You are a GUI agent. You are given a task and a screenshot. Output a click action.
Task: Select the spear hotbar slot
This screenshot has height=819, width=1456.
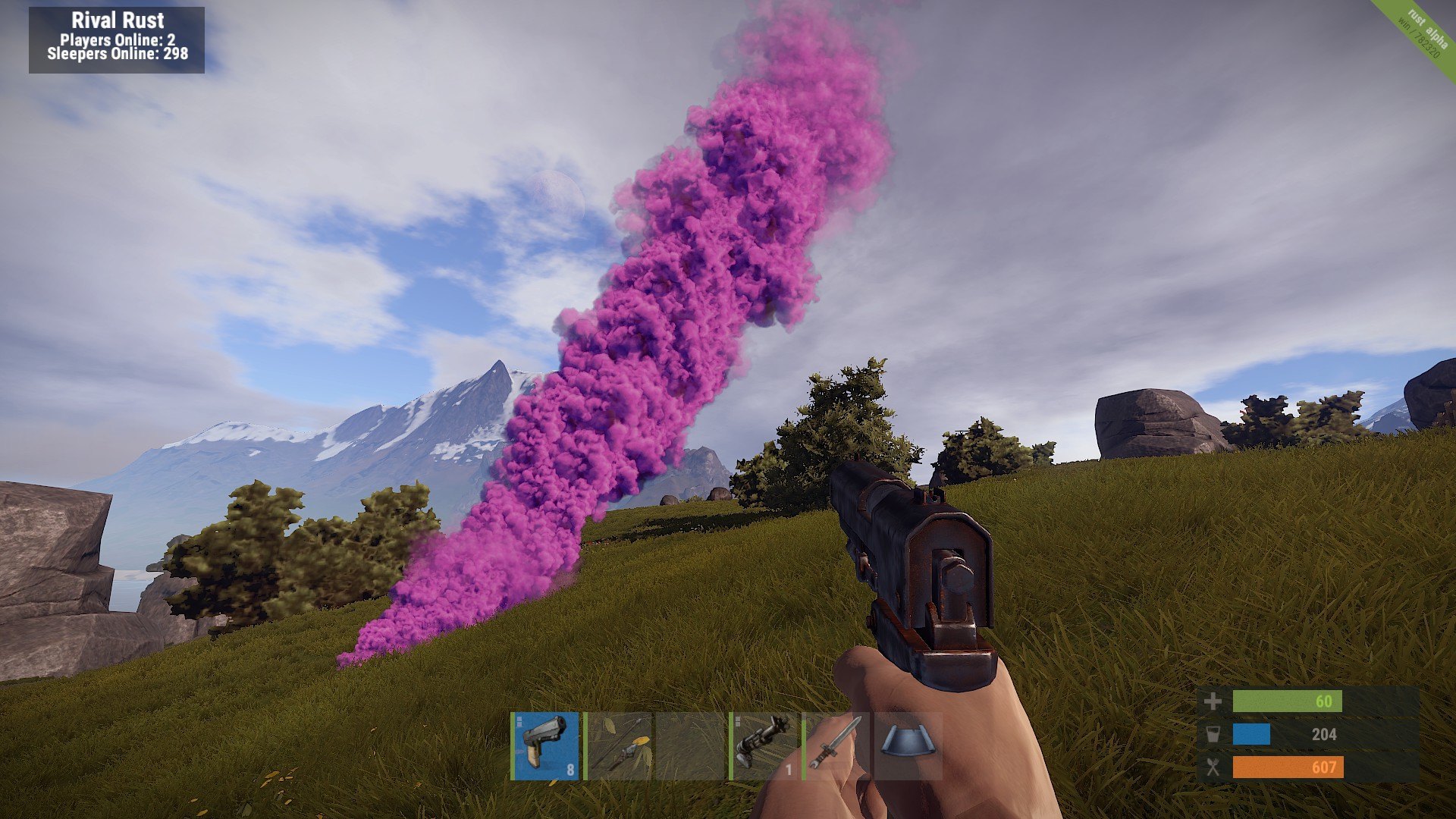click(x=619, y=745)
